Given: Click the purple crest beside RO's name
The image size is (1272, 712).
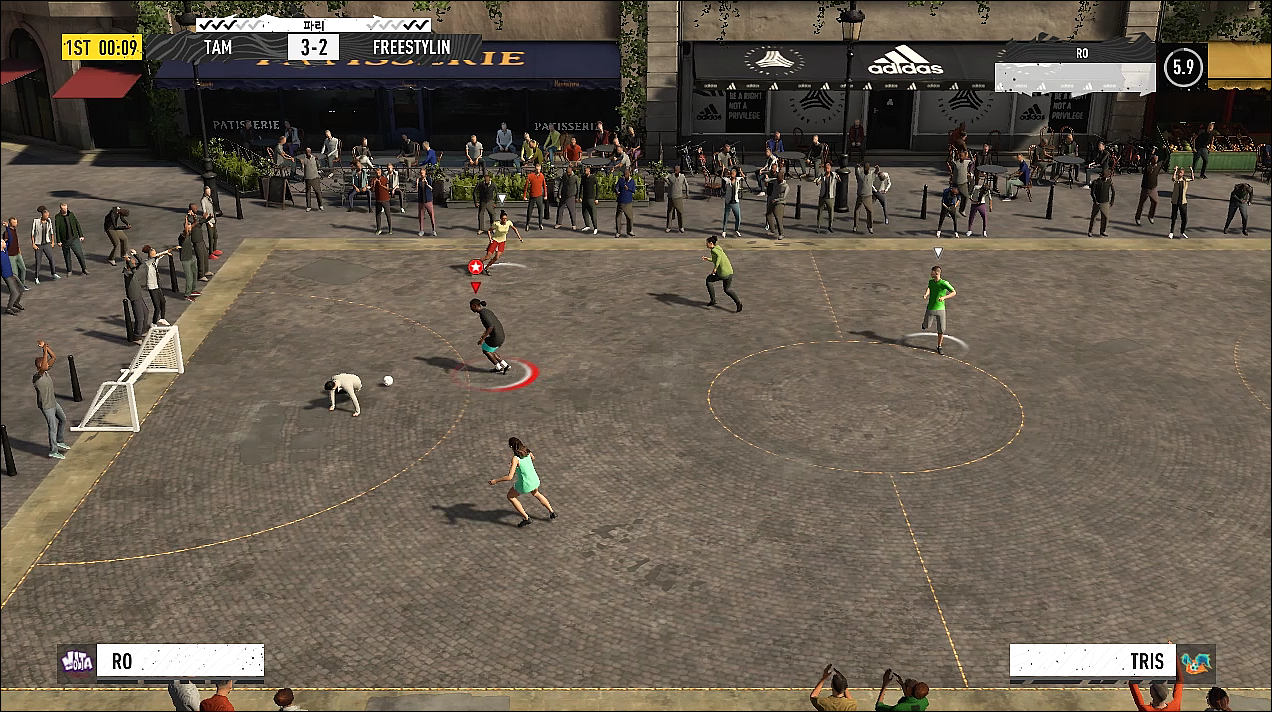Looking at the screenshot, I should [77, 662].
